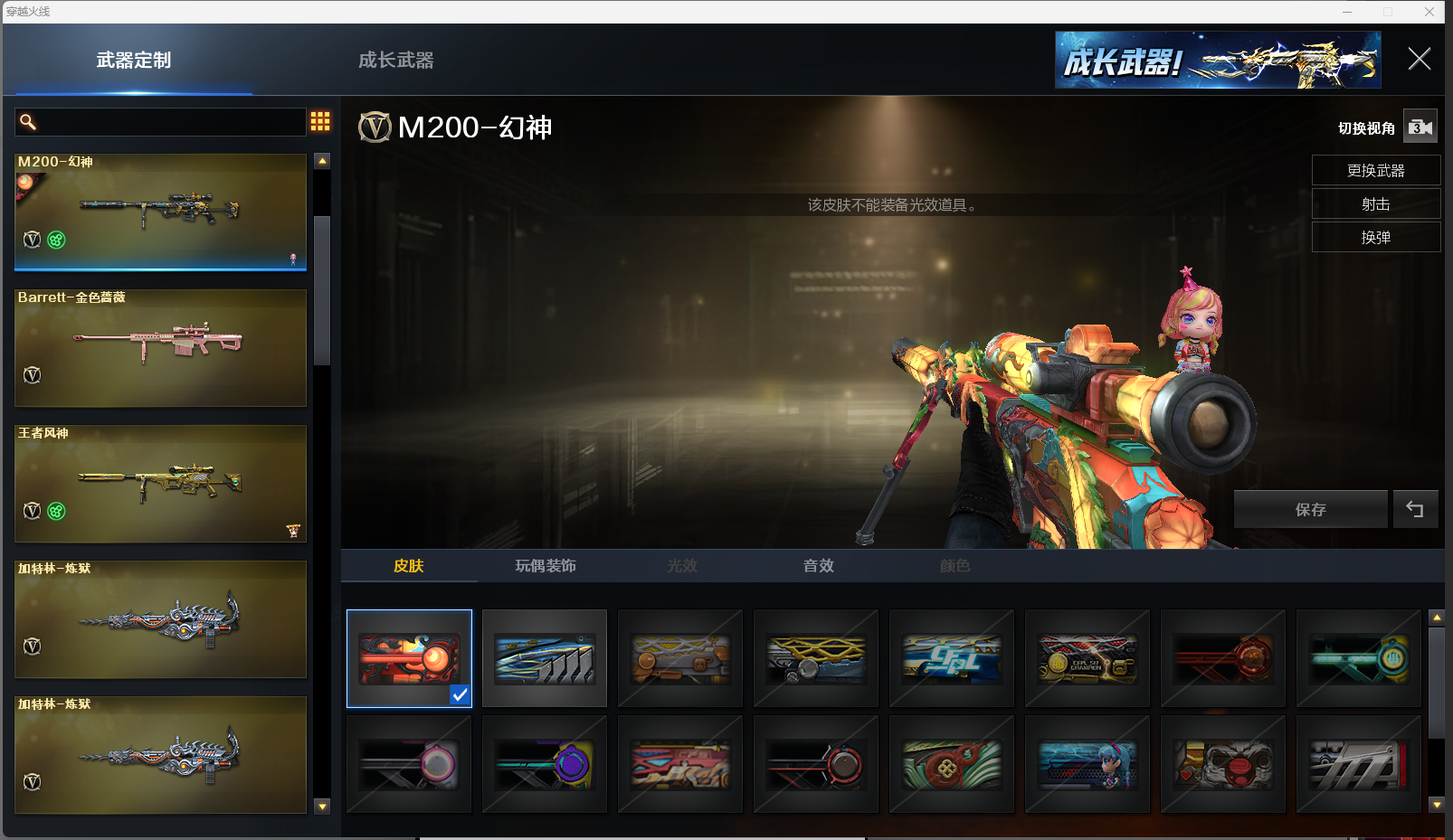The height and width of the screenshot is (840, 1453).
Task: Click the weapon search field
Action: (163, 122)
